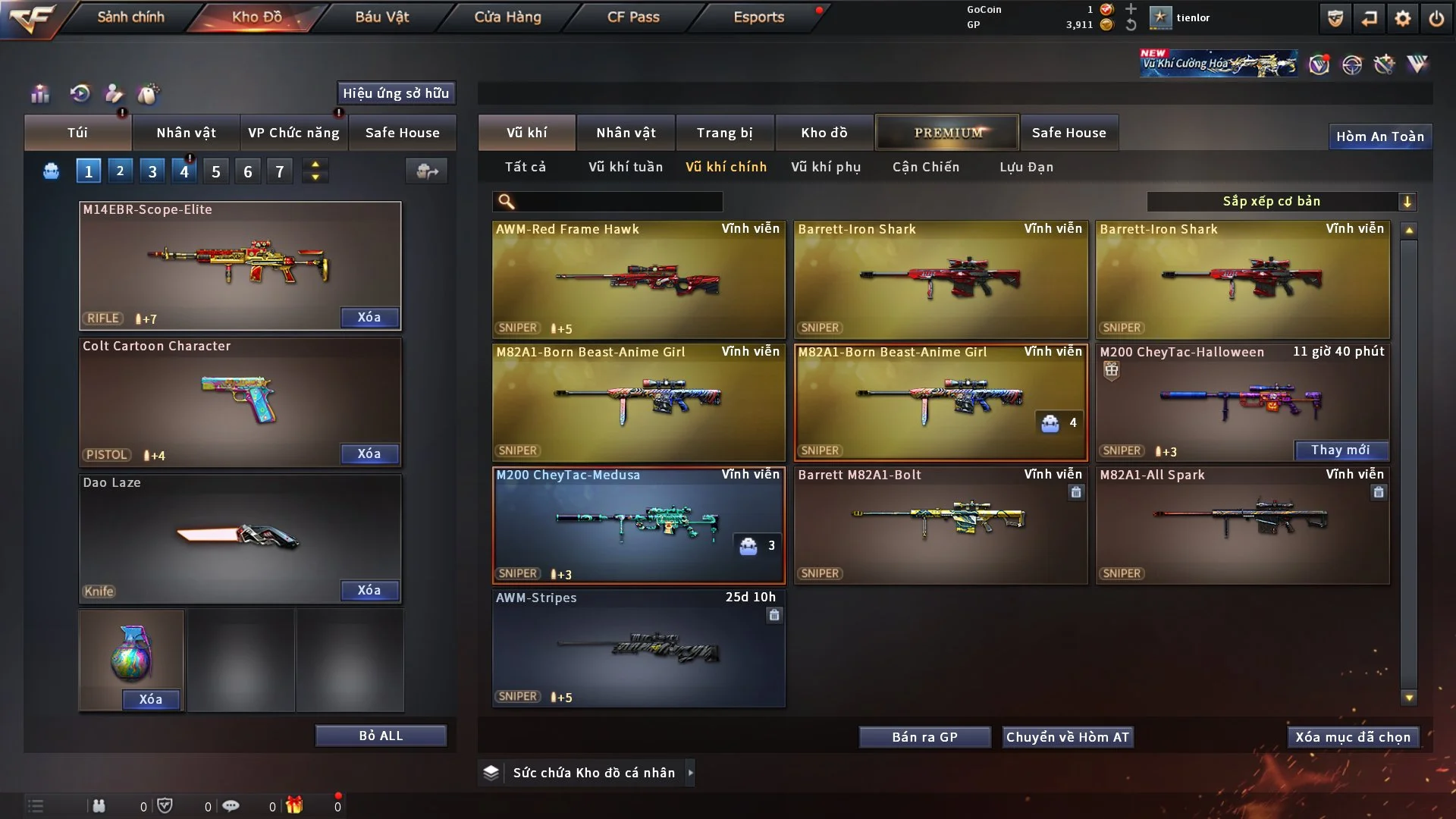The width and height of the screenshot is (1456, 819).
Task: Open the character edit icon near top left
Action: [x=113, y=94]
